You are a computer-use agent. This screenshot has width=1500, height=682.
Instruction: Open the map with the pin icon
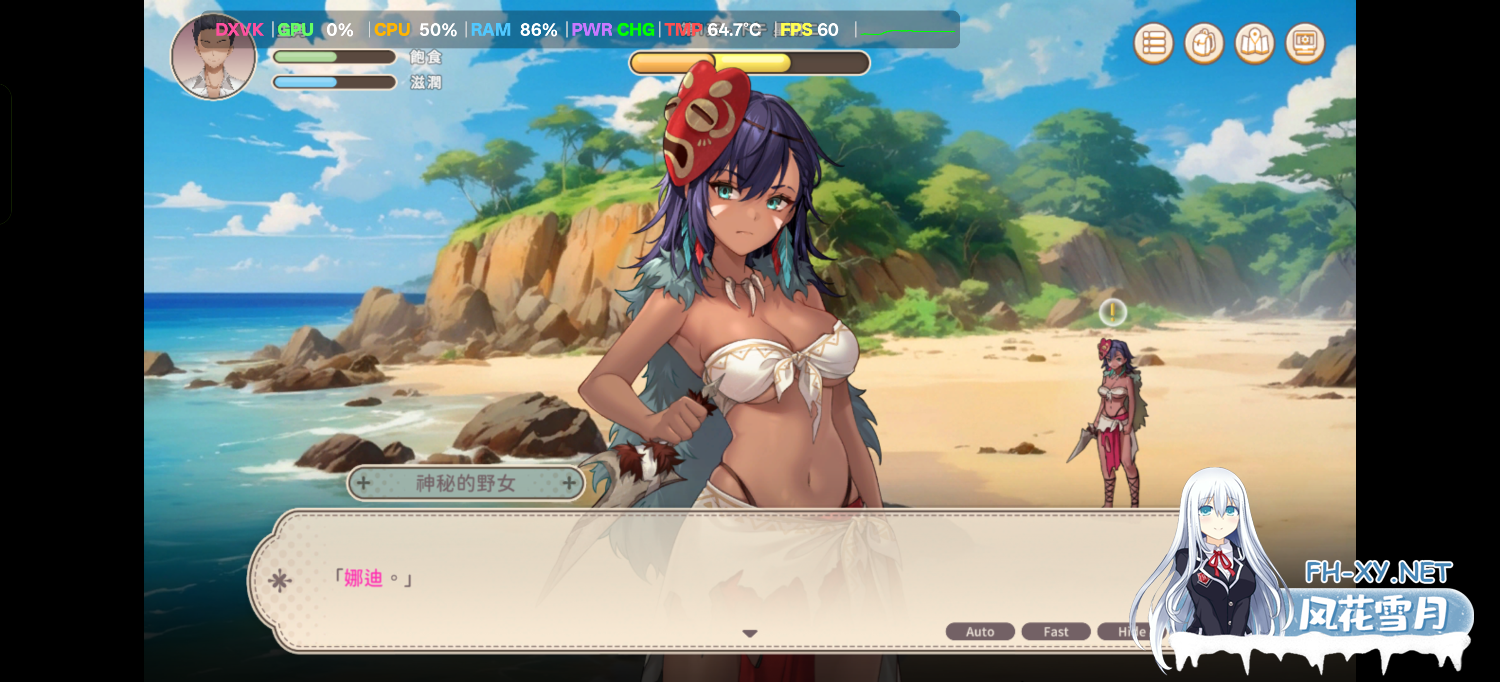(x=1255, y=44)
